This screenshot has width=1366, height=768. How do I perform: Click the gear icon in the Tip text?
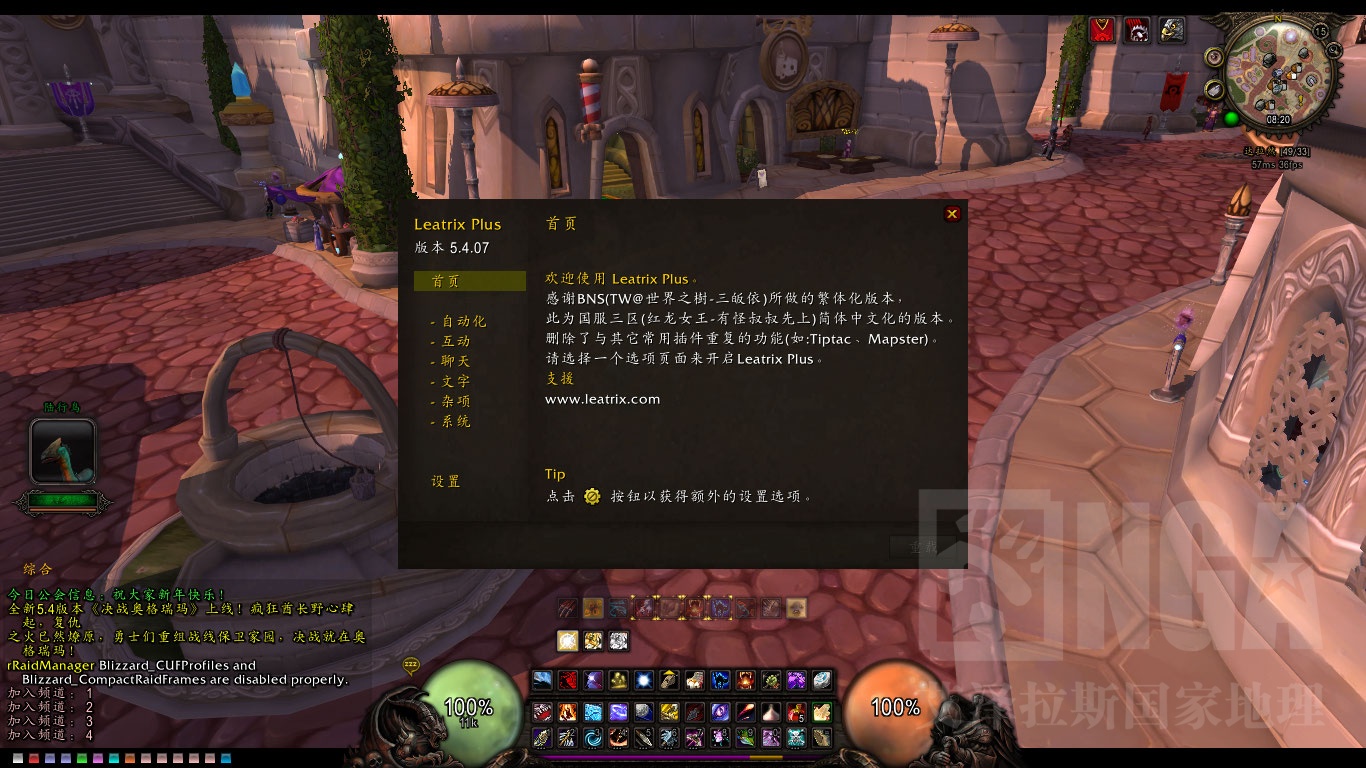(593, 495)
